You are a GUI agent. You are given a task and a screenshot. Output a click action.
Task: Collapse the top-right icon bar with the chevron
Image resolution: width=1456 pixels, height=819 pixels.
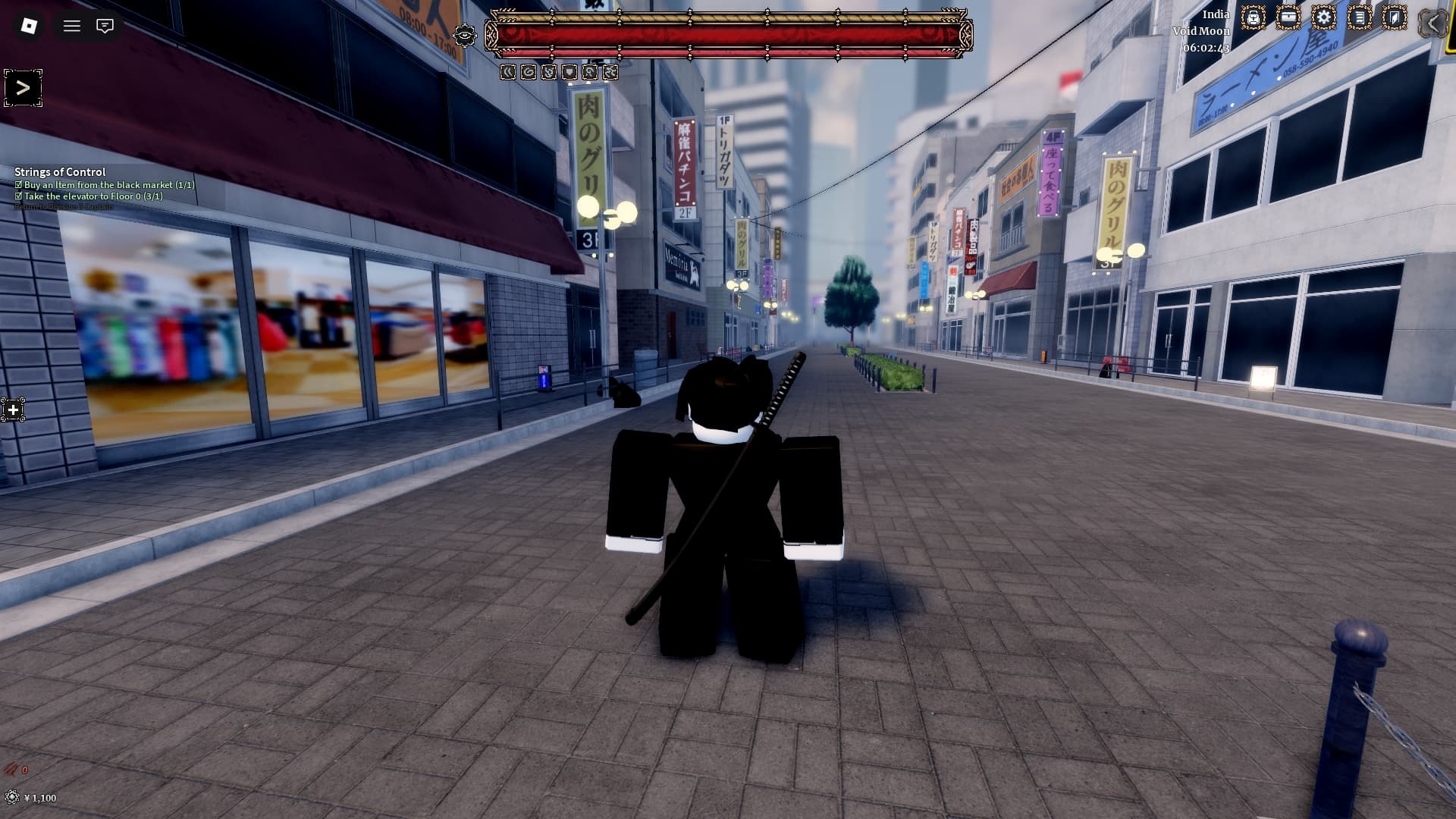[x=1432, y=23]
